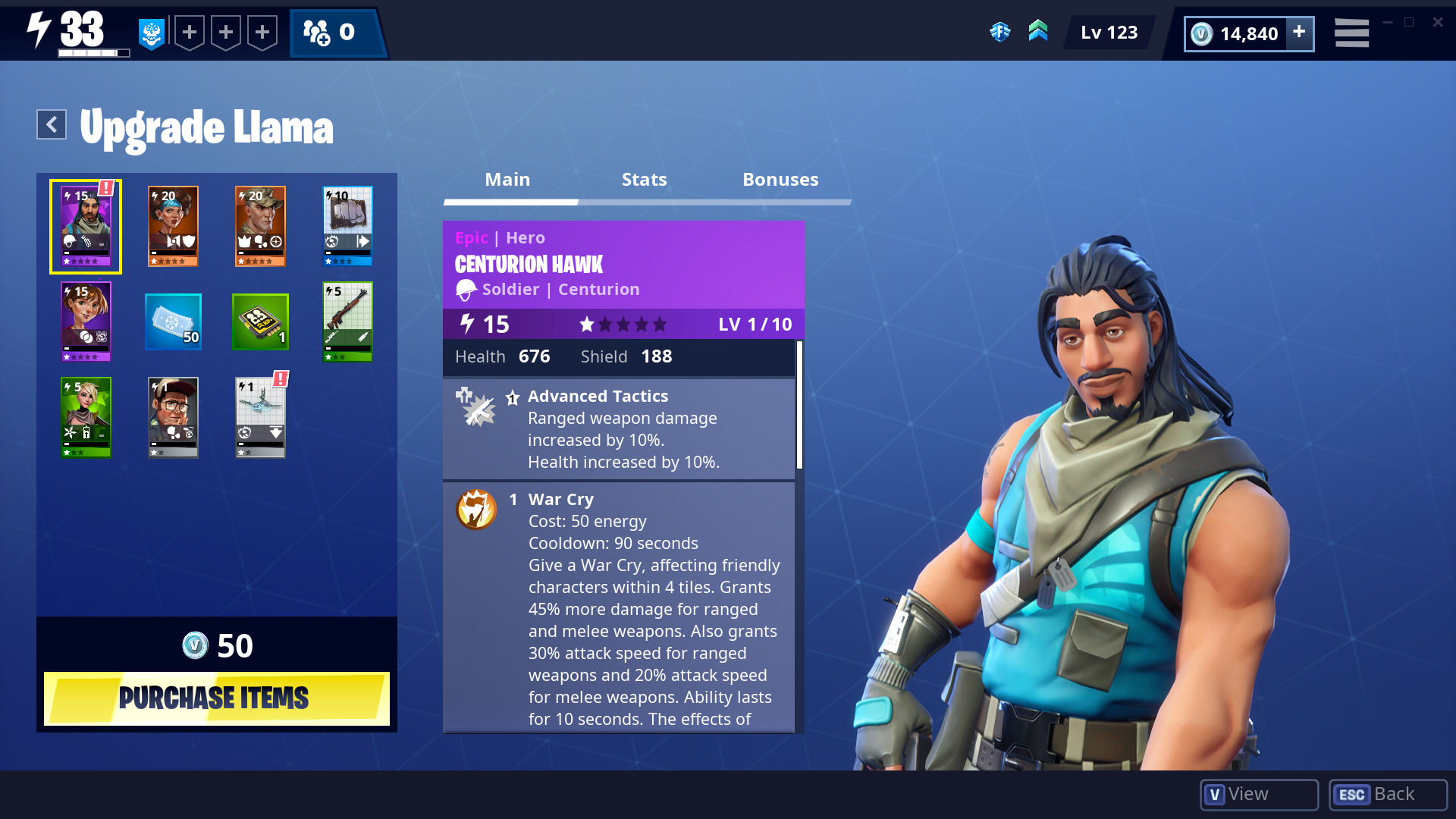
Task: Click the Purchase Items button
Action: click(216, 698)
